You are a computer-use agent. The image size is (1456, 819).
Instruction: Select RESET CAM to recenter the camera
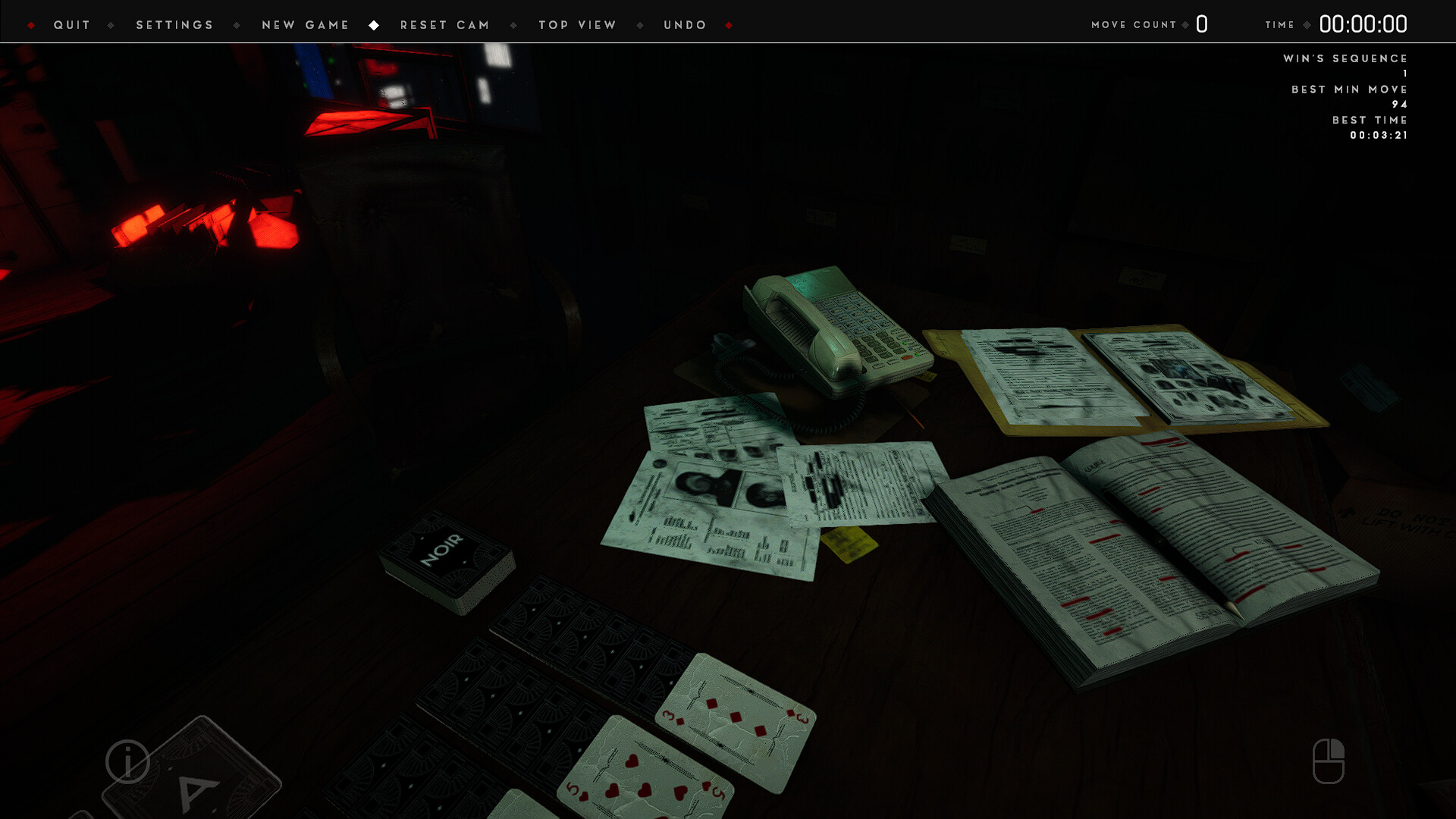pyautogui.click(x=445, y=24)
